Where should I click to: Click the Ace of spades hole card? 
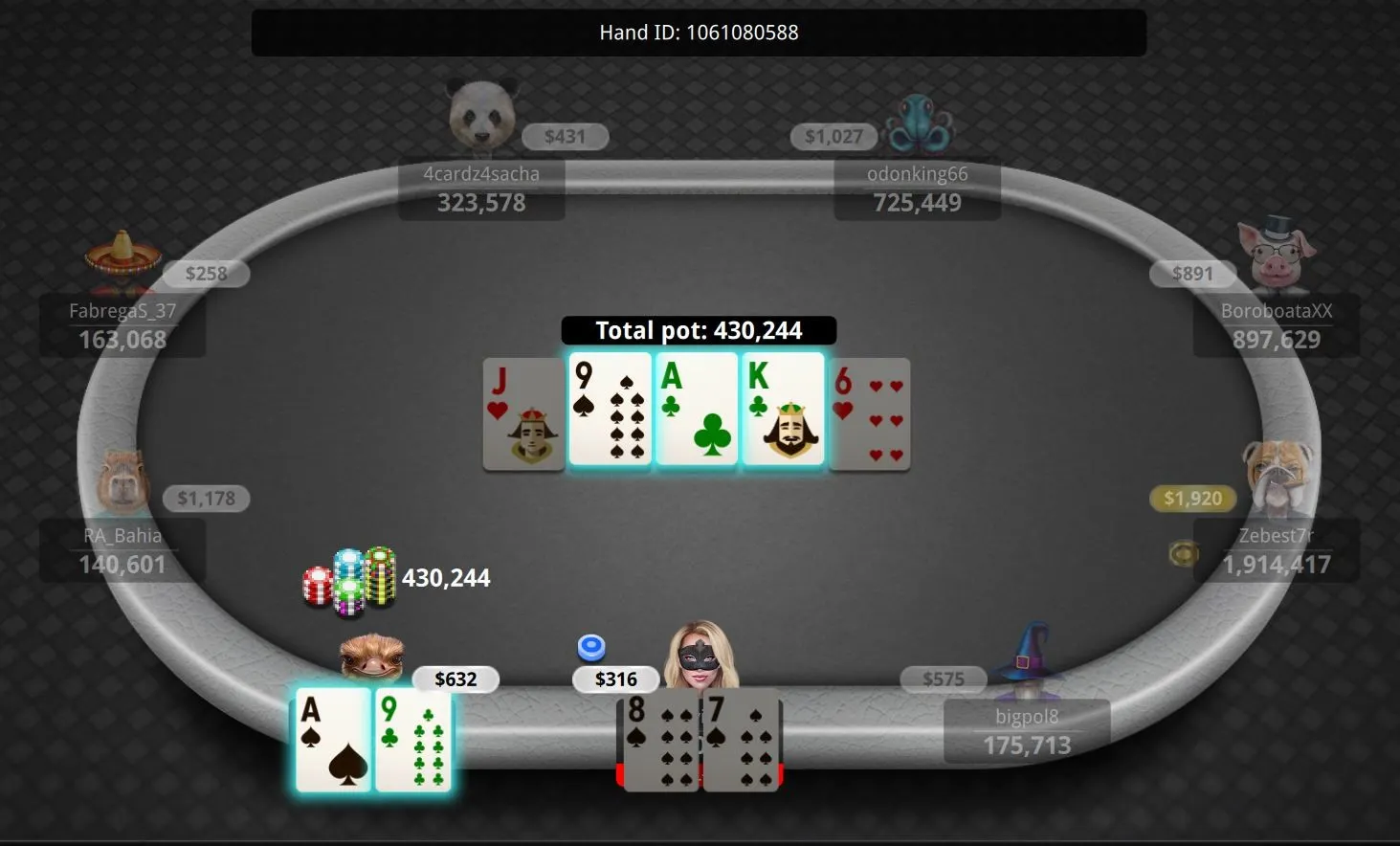pos(333,740)
